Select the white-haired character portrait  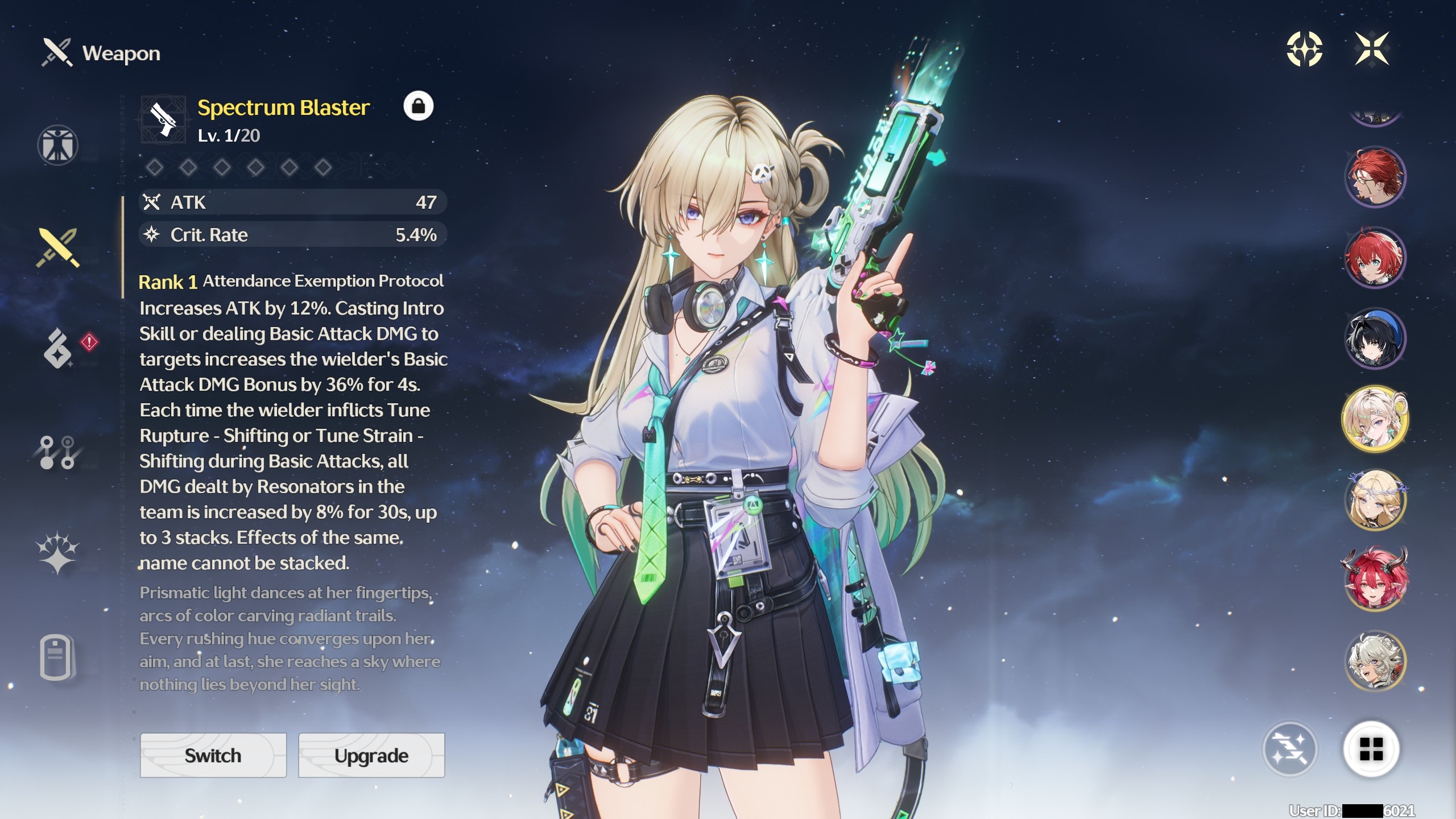pos(1375,661)
